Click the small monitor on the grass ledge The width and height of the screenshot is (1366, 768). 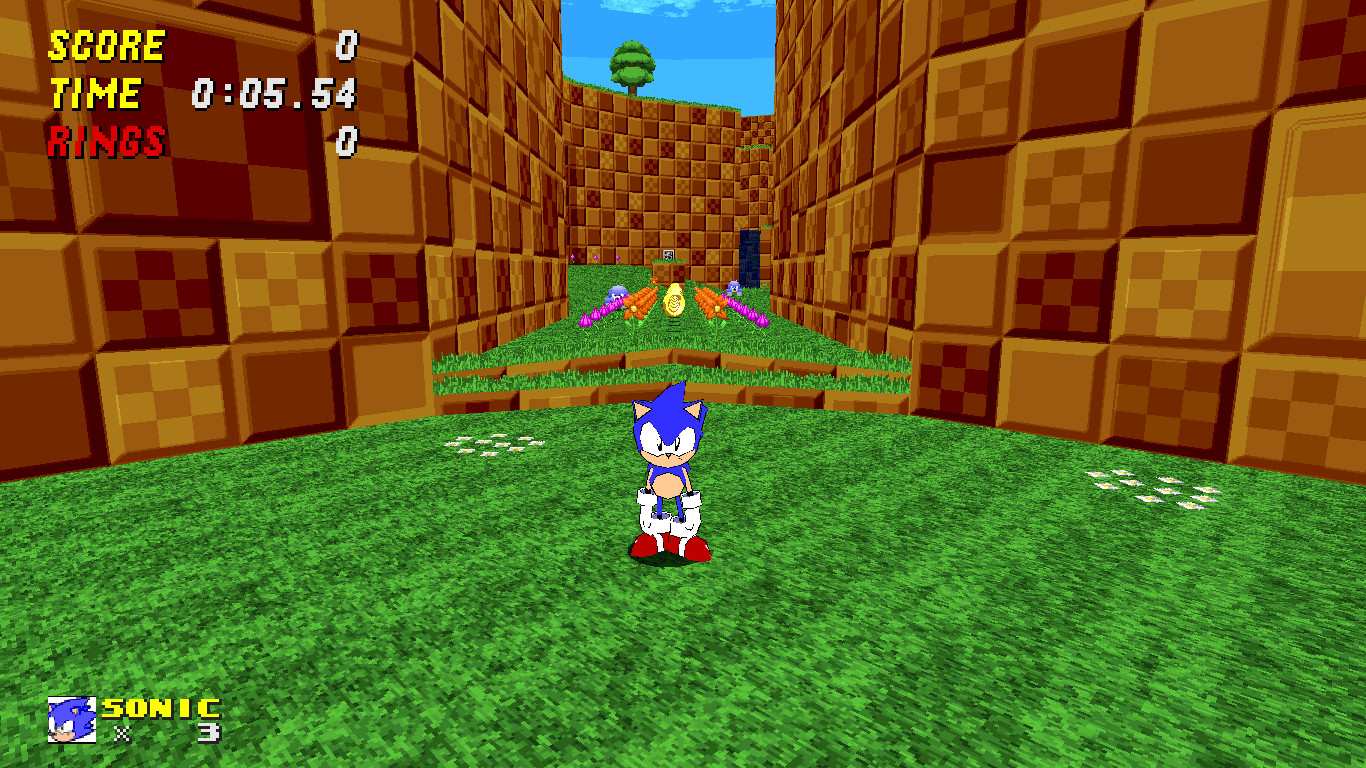pyautogui.click(x=668, y=255)
